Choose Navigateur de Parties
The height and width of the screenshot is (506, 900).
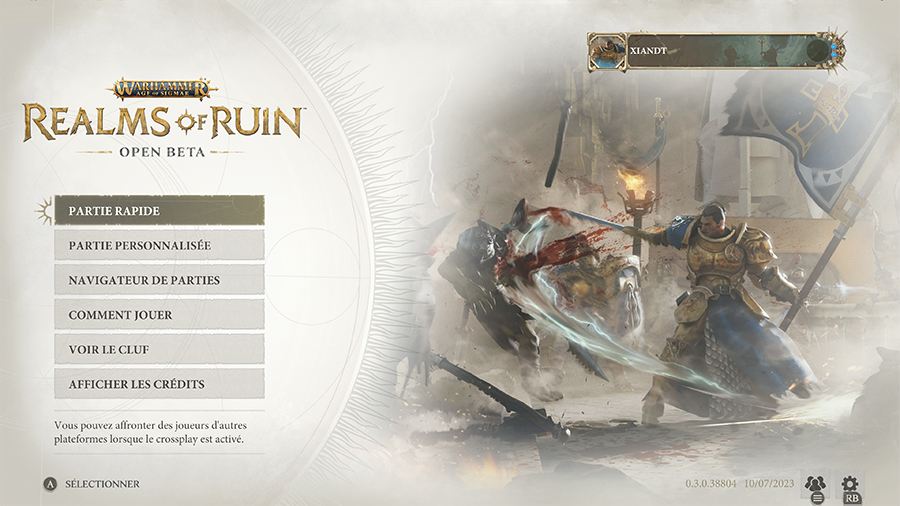point(159,280)
